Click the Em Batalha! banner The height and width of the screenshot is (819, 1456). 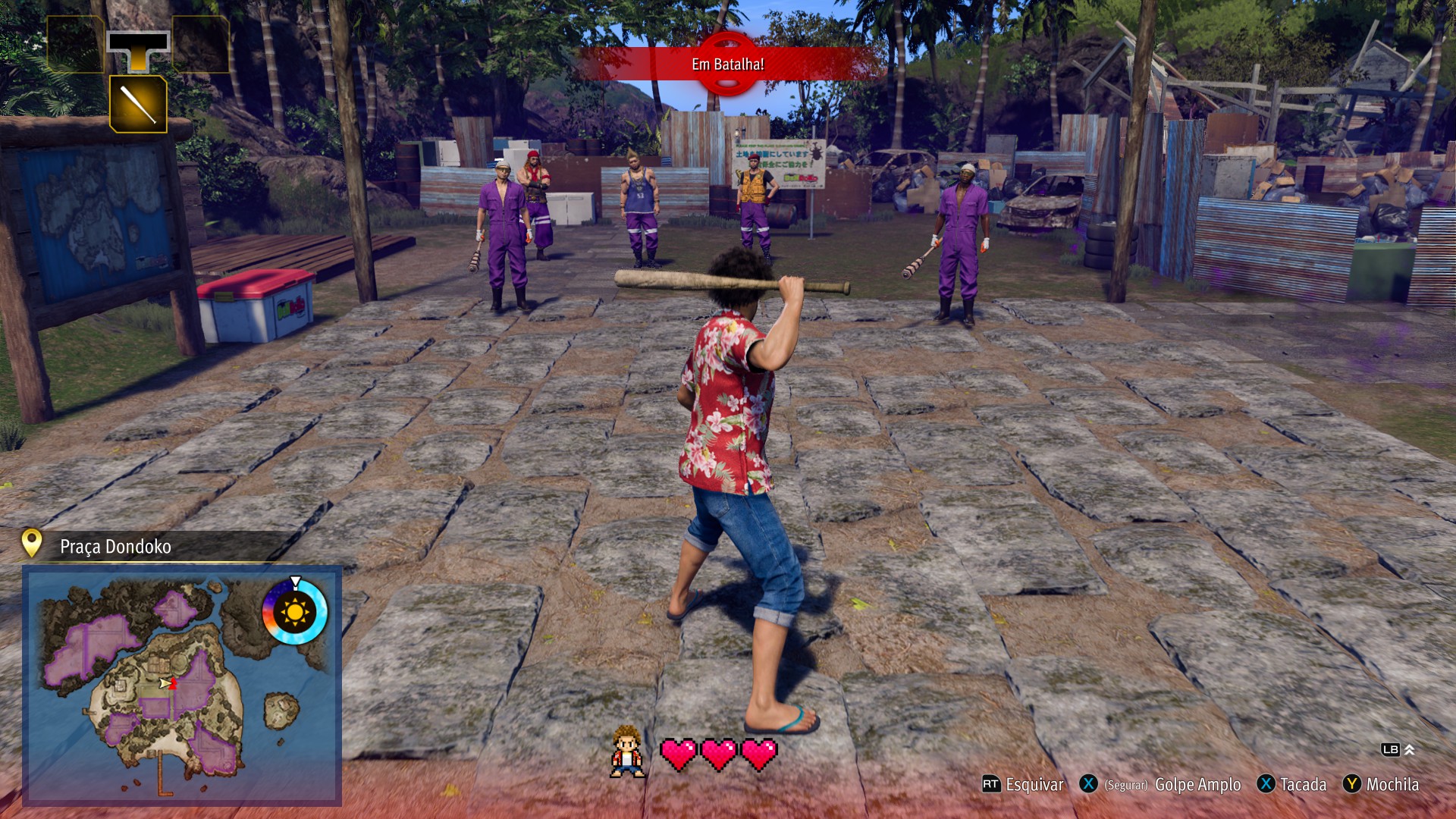click(x=727, y=64)
